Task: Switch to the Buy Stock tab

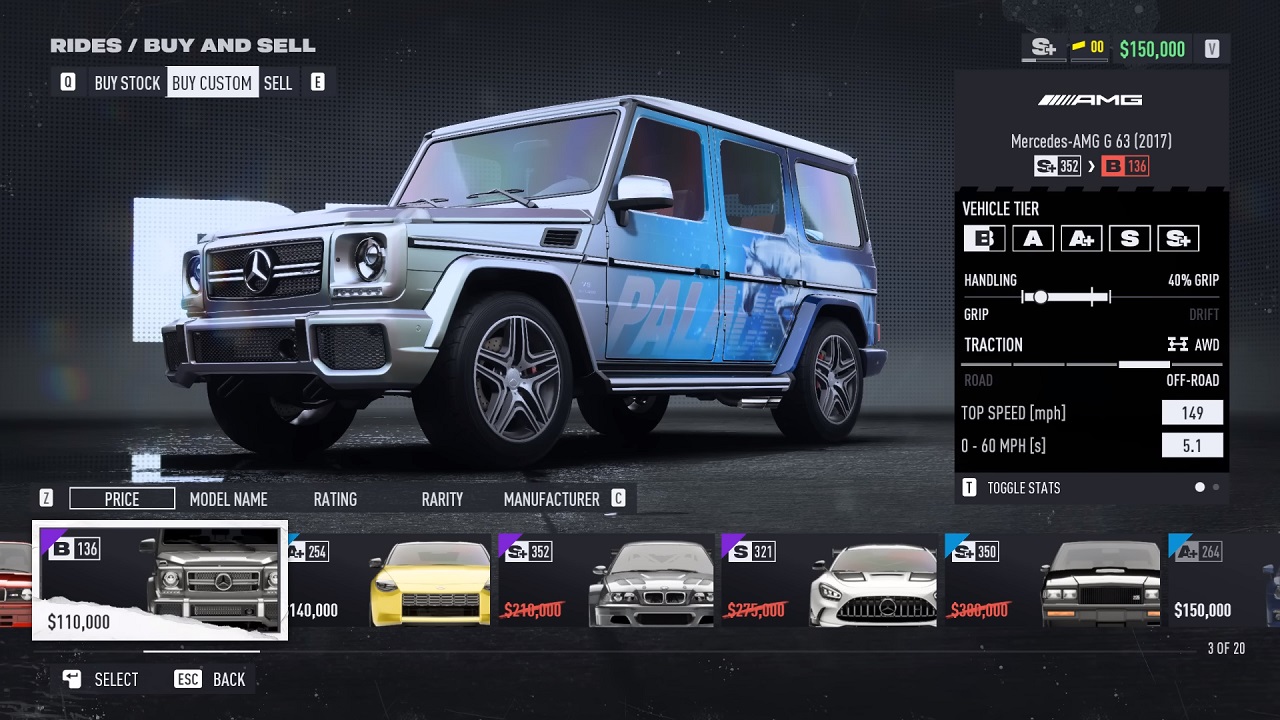Action: 127,83
